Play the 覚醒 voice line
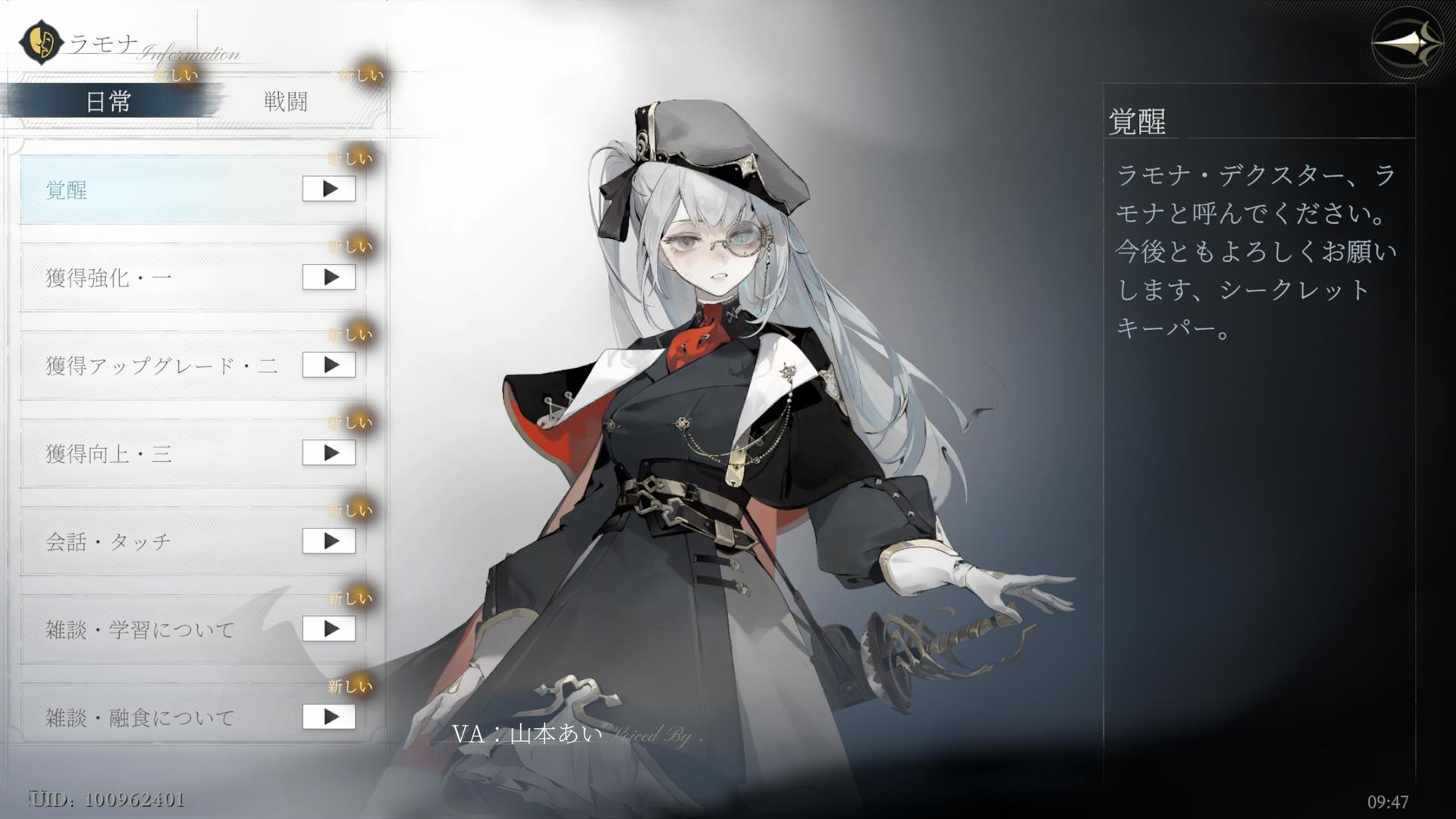1456x819 pixels. click(329, 189)
